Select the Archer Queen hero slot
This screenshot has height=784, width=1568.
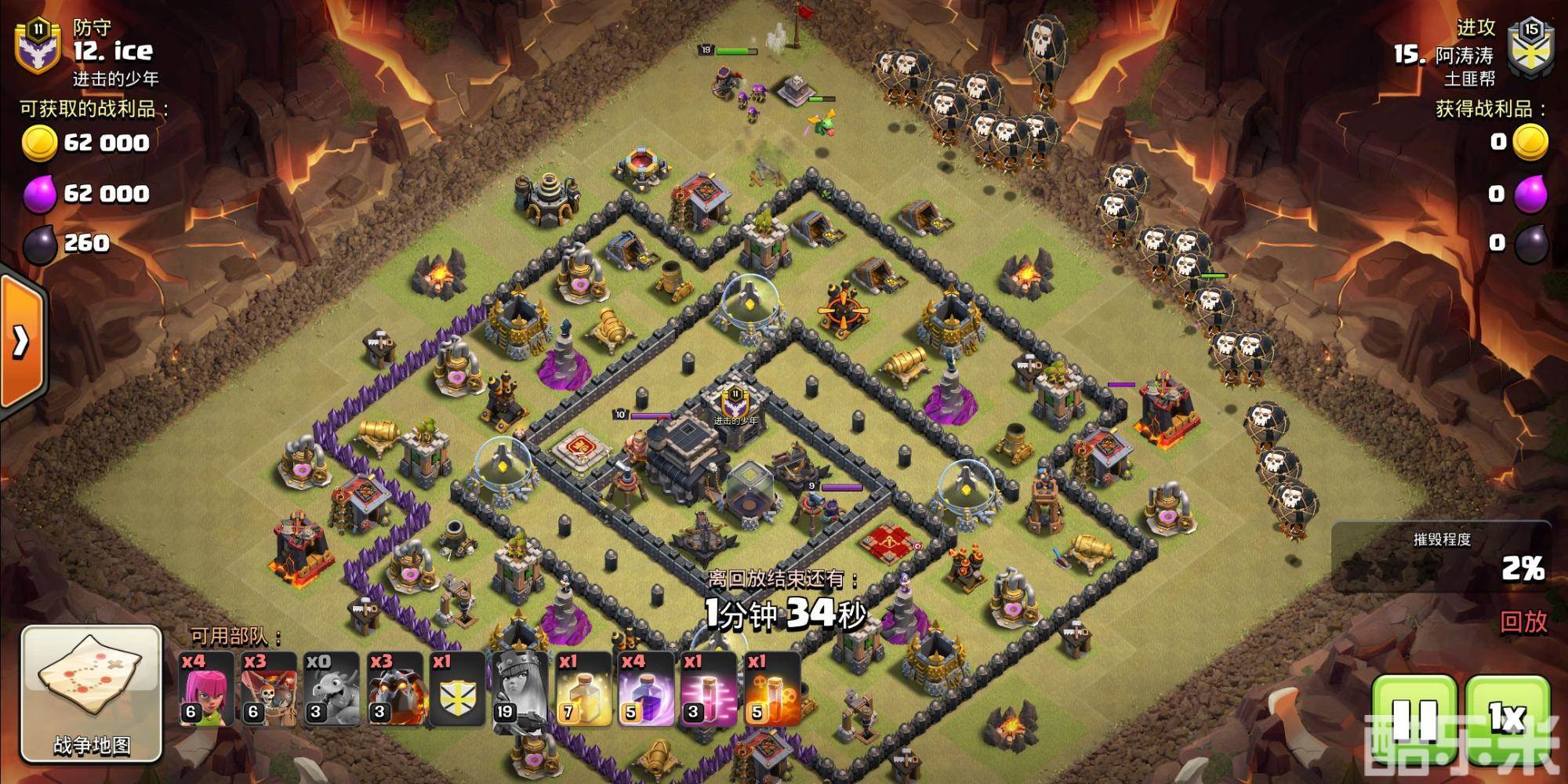(x=521, y=689)
